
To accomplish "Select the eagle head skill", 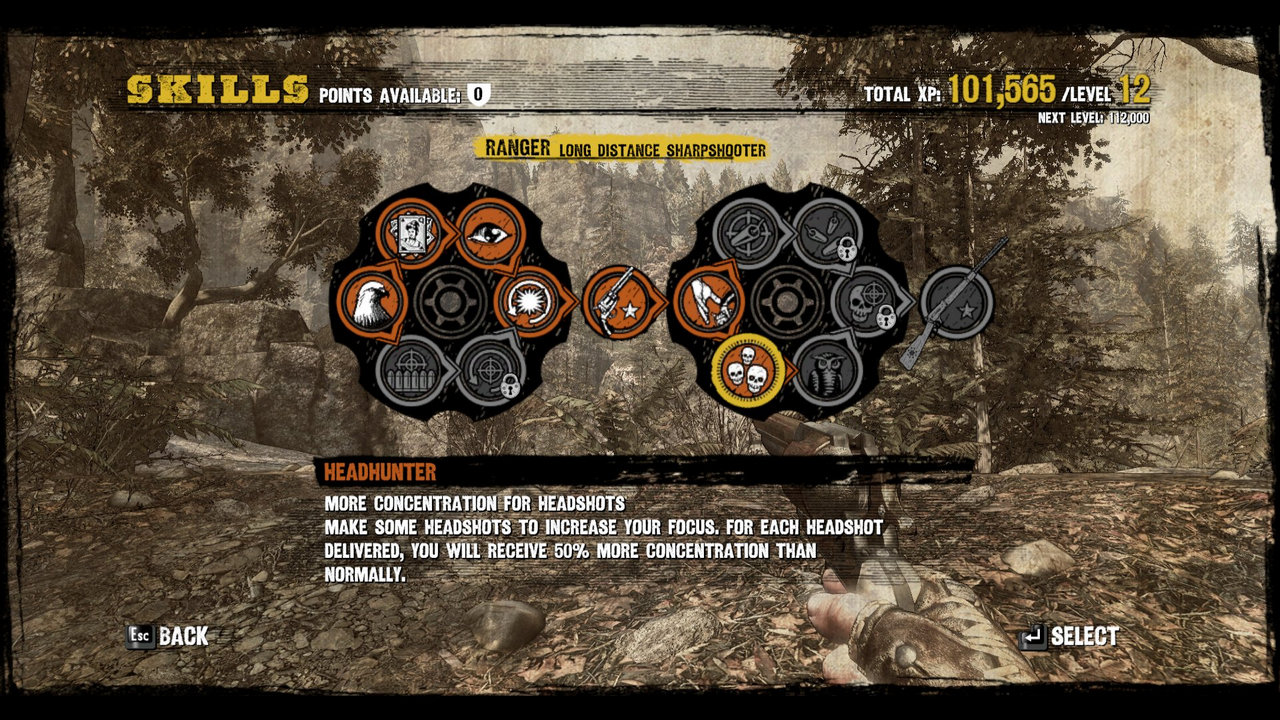I will [x=372, y=301].
